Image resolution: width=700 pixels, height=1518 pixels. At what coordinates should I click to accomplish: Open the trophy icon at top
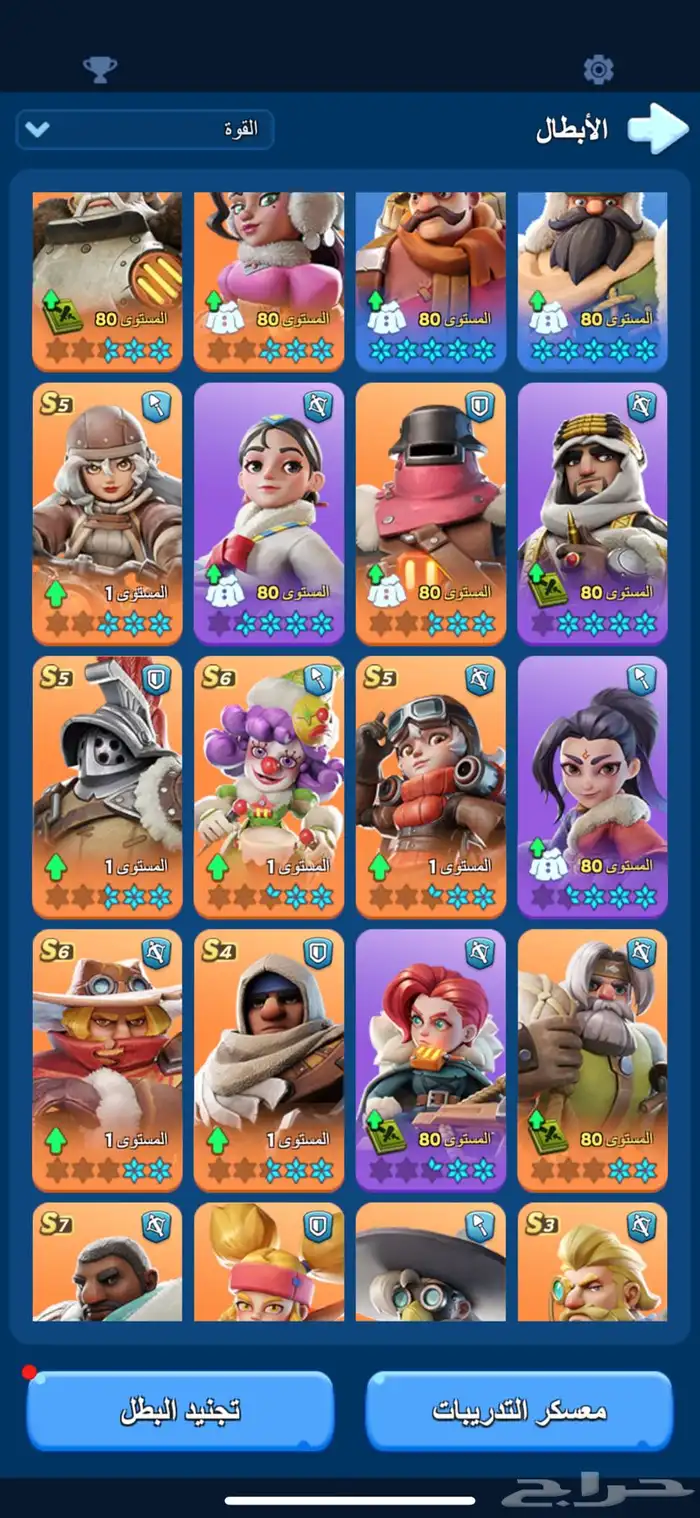[x=99, y=69]
